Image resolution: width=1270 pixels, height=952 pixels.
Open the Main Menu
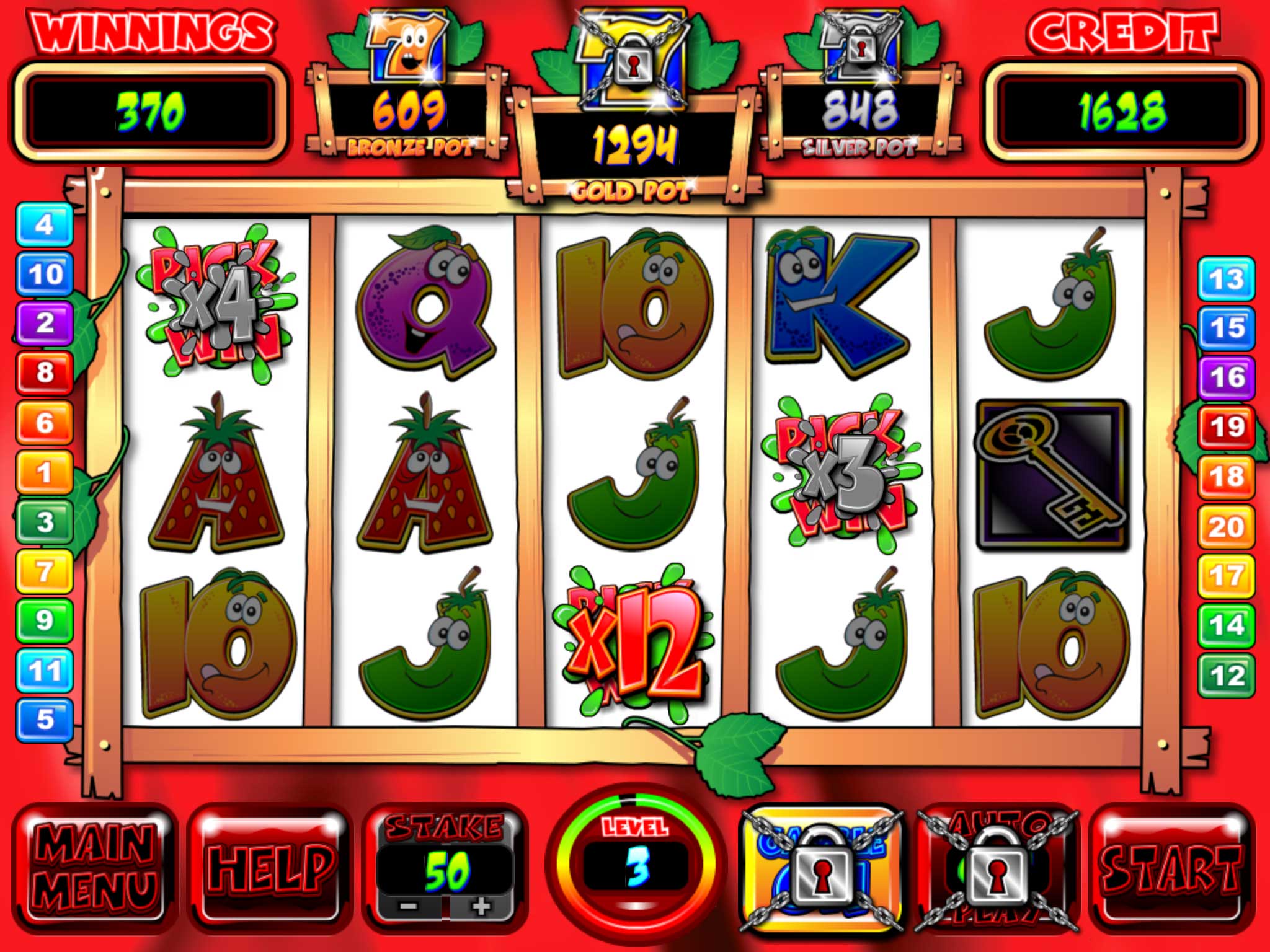95,868
